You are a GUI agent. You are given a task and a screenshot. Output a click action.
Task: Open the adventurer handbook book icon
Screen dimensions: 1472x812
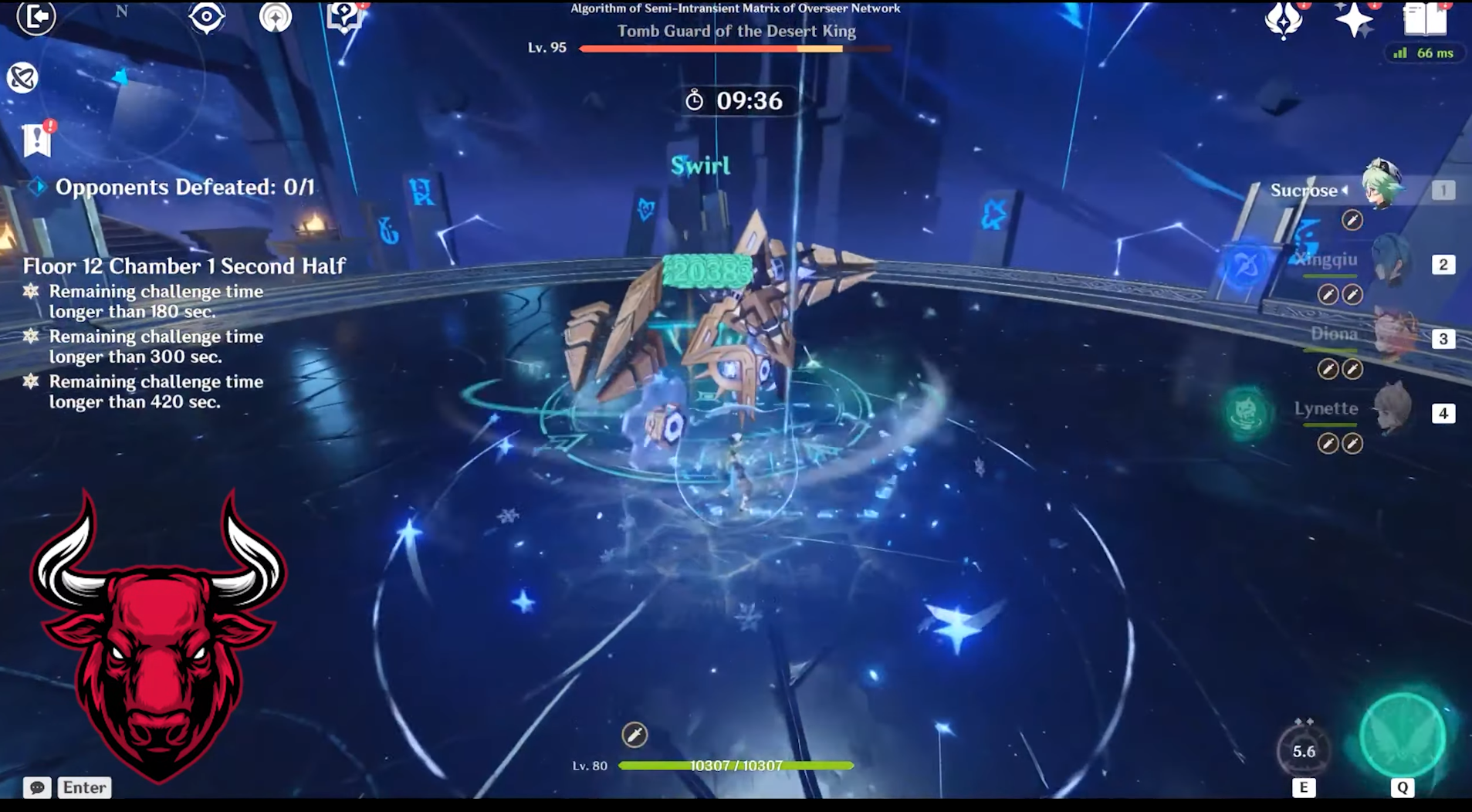click(1425, 19)
